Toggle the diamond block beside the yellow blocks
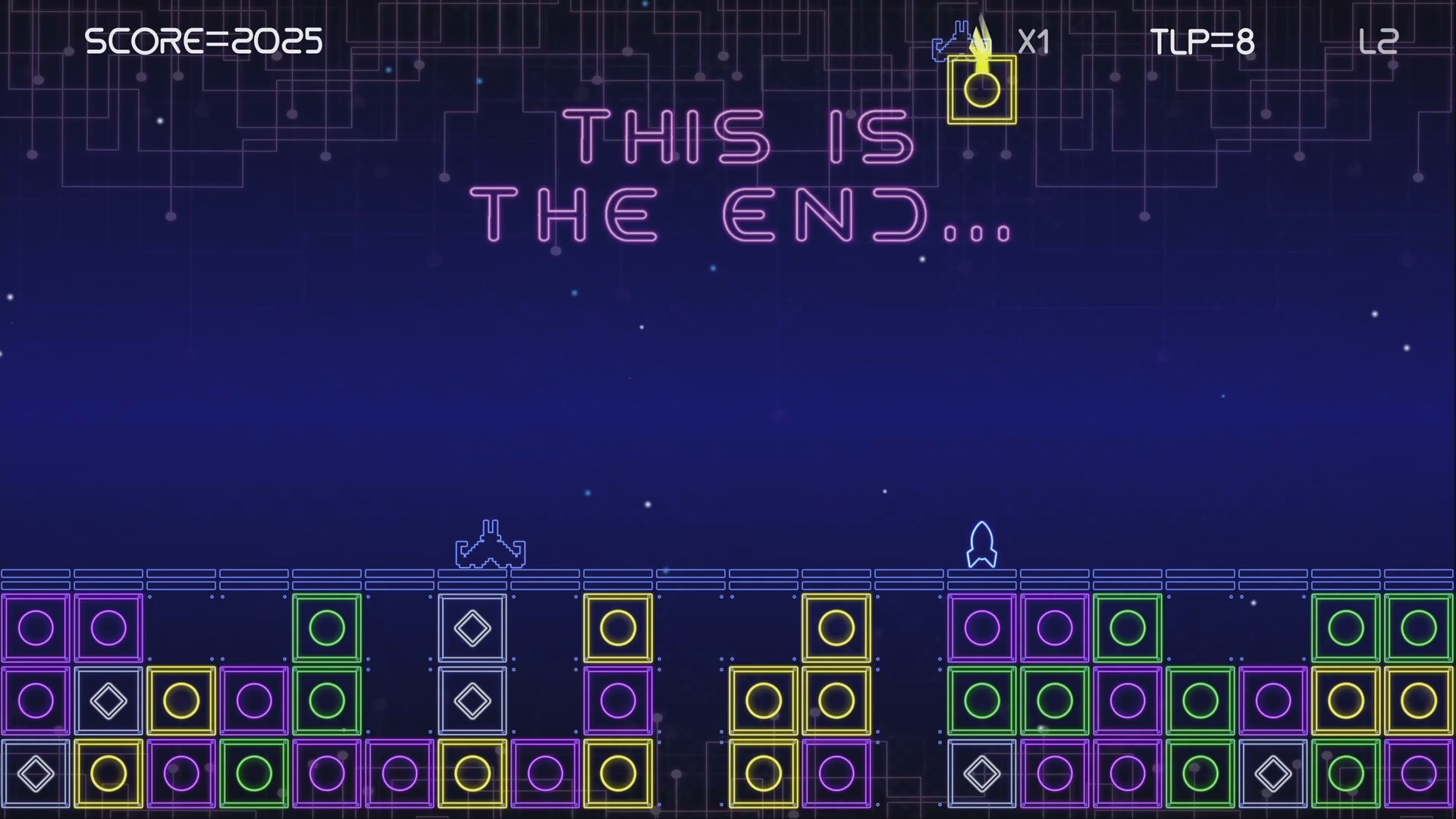 click(x=108, y=700)
